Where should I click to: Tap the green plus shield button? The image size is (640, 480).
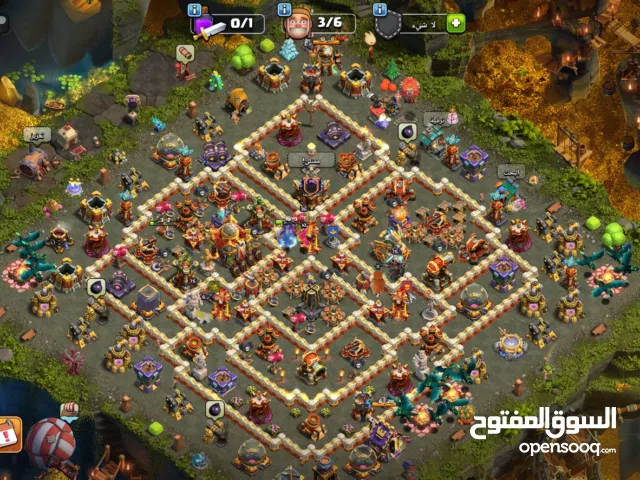(456, 22)
